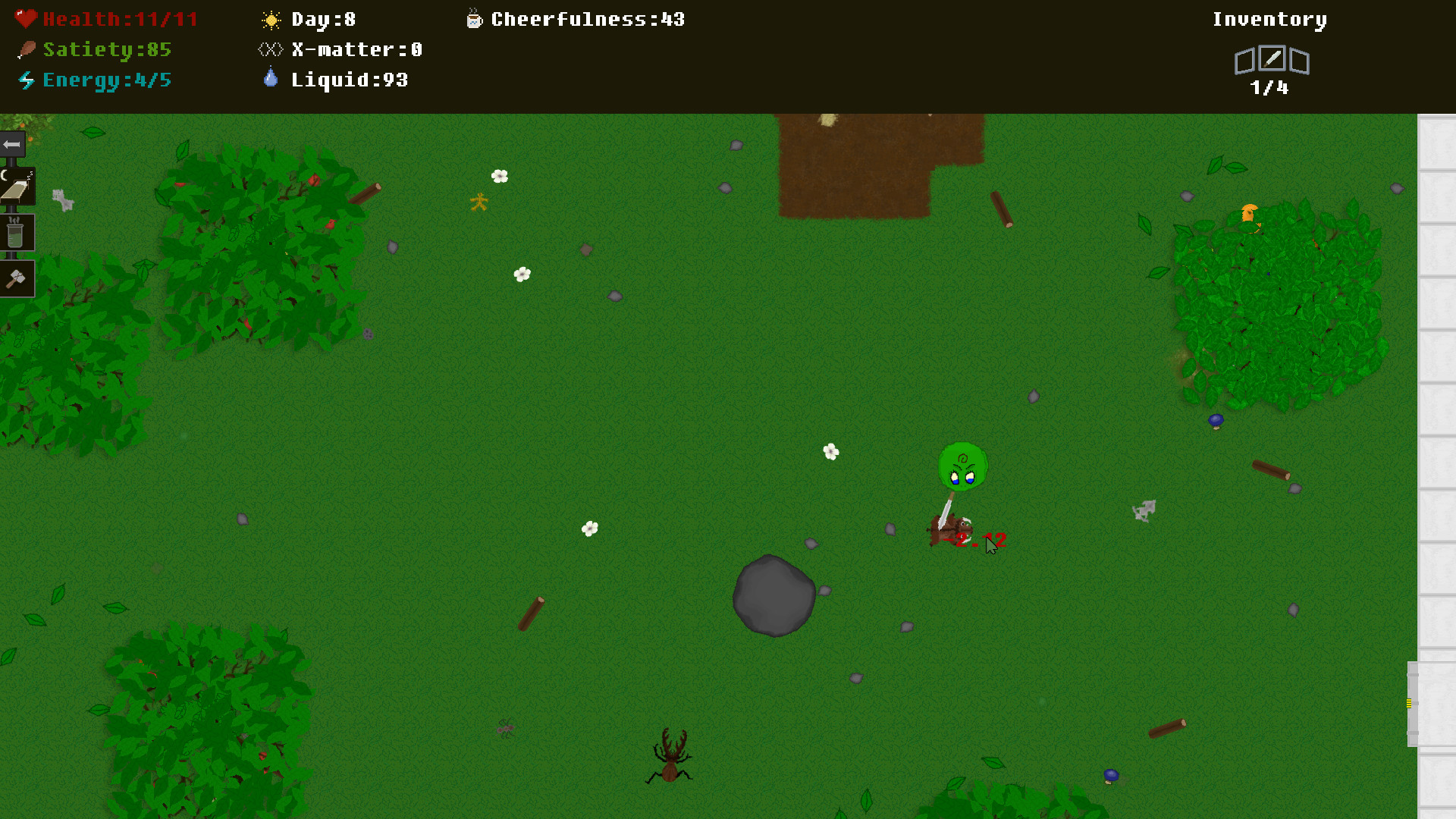Open the brewing beaker icon on the sidebar
This screenshot has width=1456, height=819.
coord(17,233)
